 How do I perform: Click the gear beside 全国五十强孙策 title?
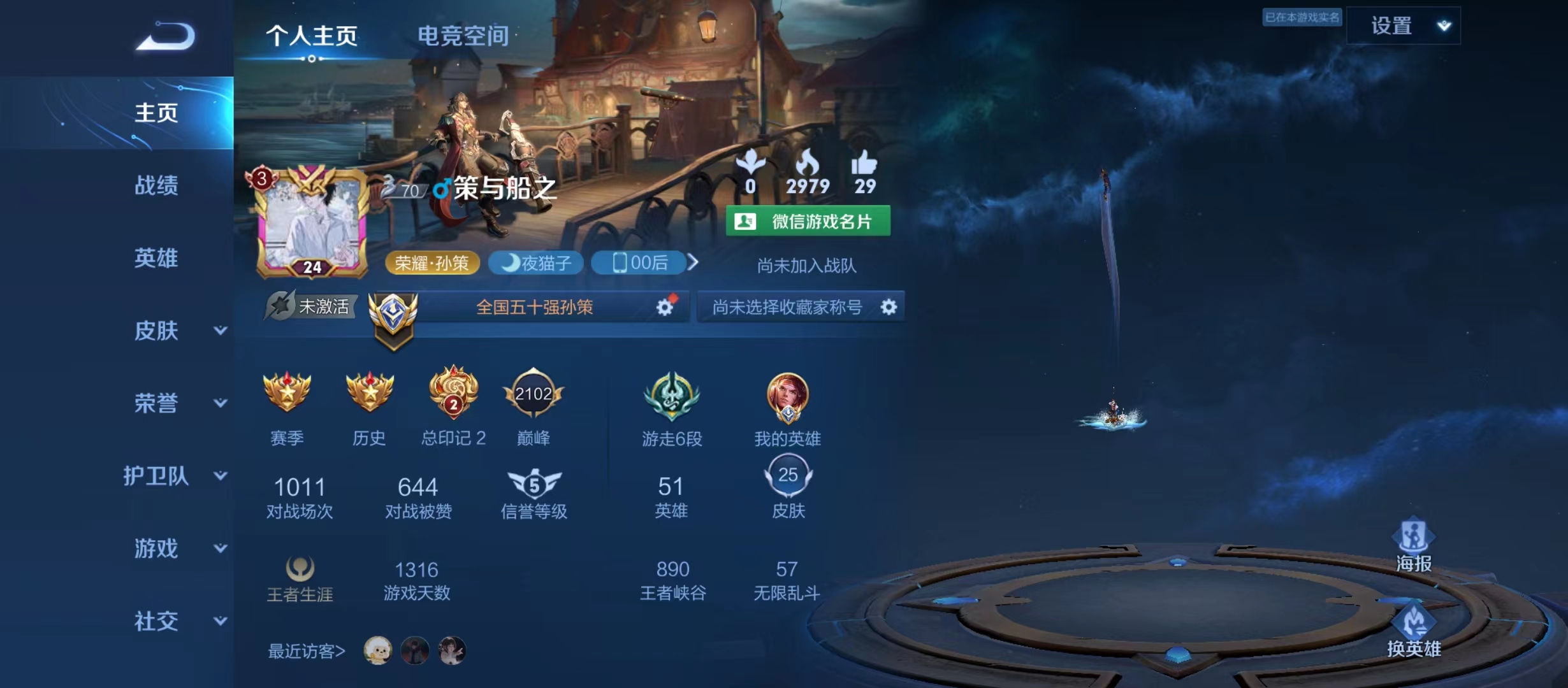tap(665, 306)
